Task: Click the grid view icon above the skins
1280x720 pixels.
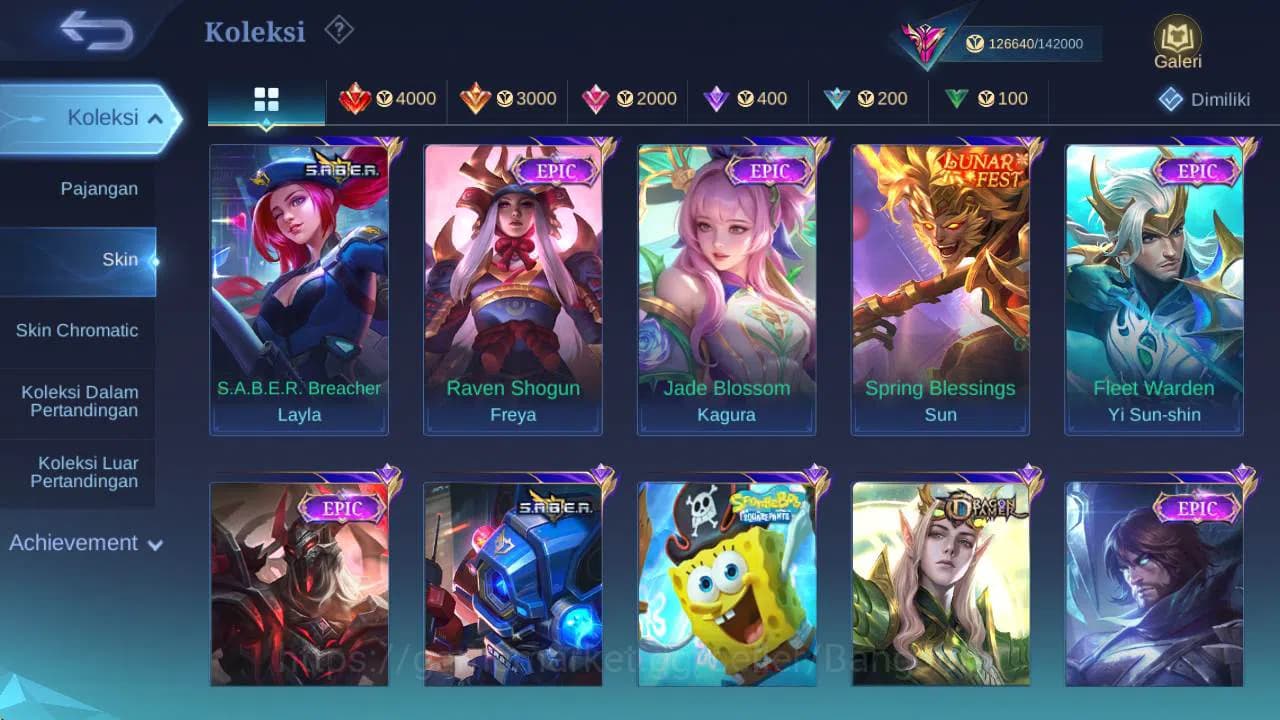Action: 265,99
